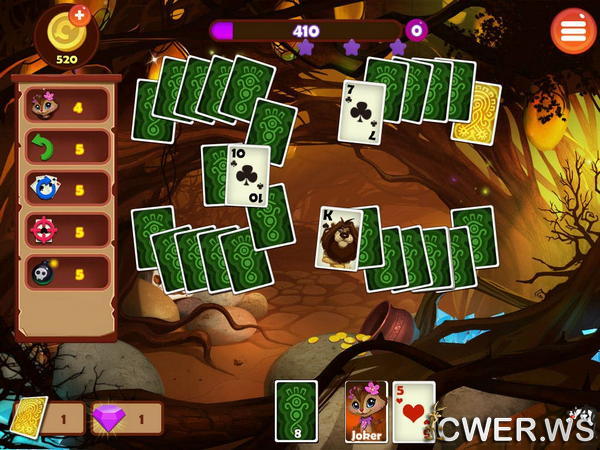Draw a card from the stock pile

click(296, 410)
